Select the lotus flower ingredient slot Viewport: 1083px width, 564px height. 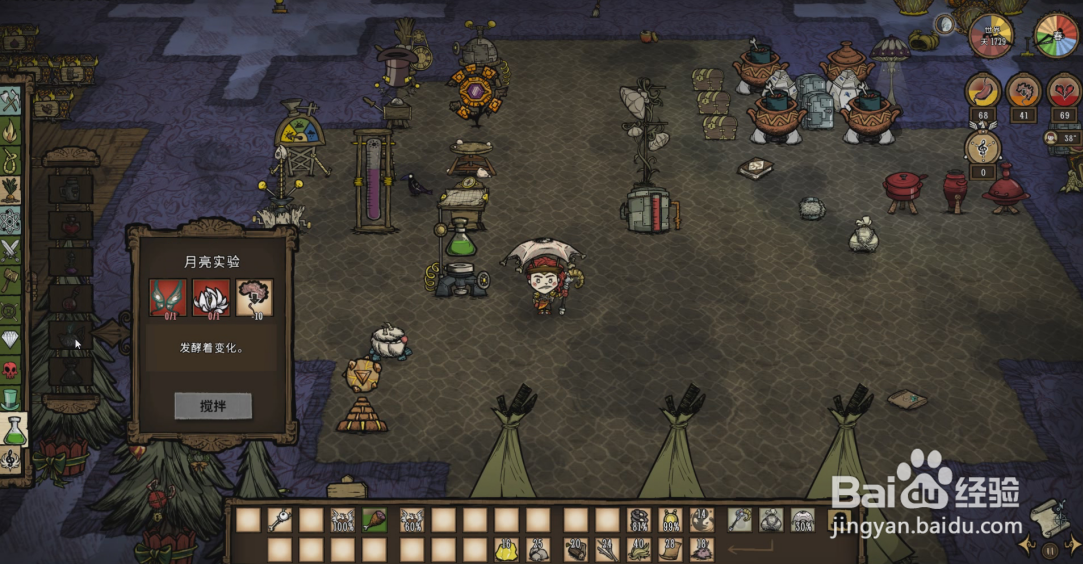(x=211, y=296)
